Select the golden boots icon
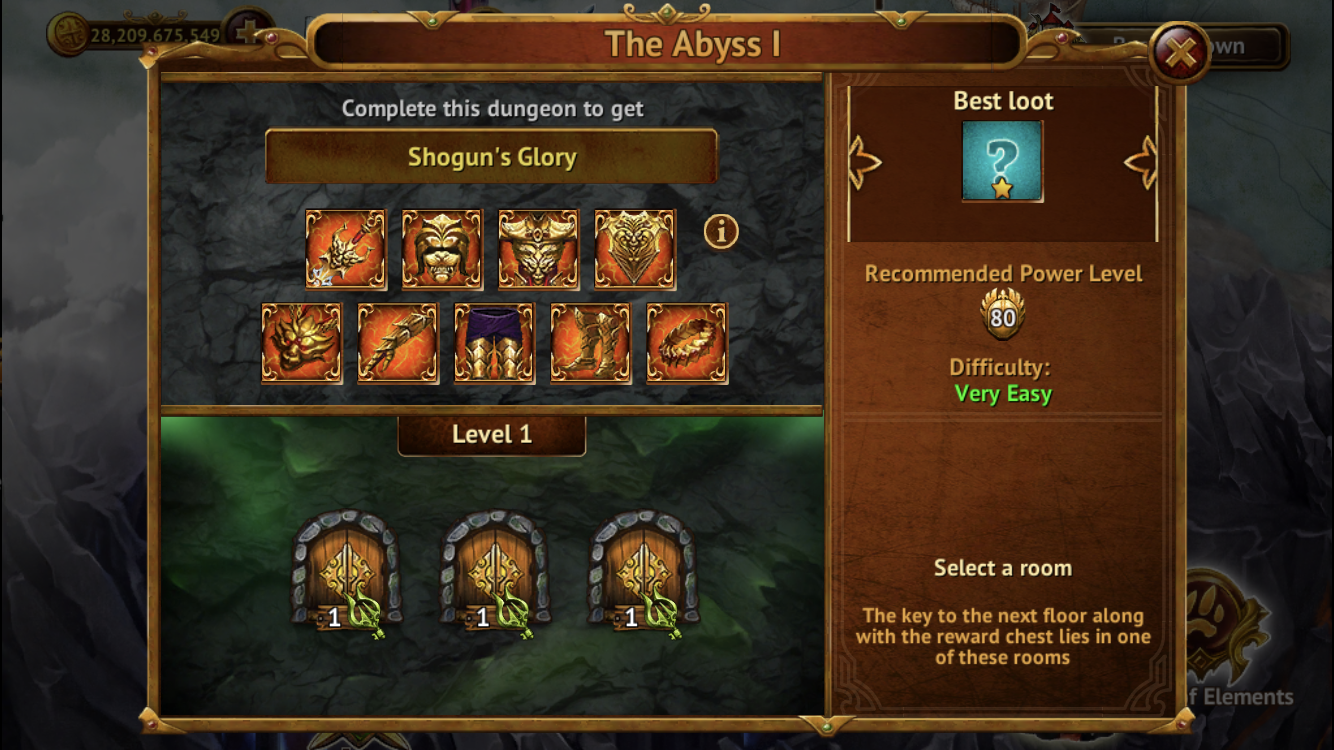1334x750 pixels. pos(591,343)
